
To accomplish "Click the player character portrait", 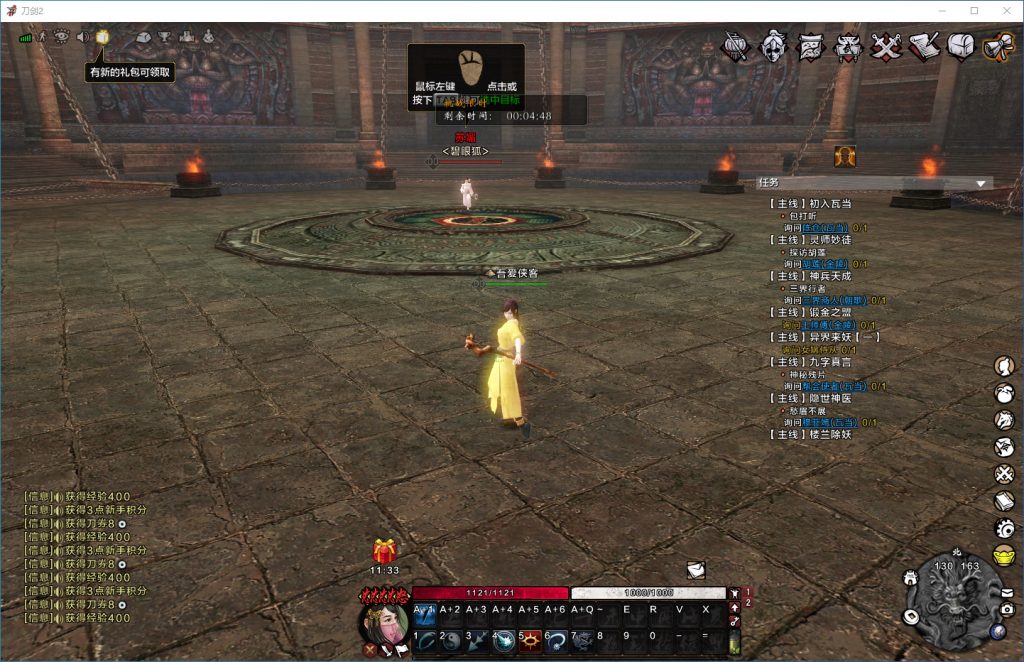I will pos(383,621).
